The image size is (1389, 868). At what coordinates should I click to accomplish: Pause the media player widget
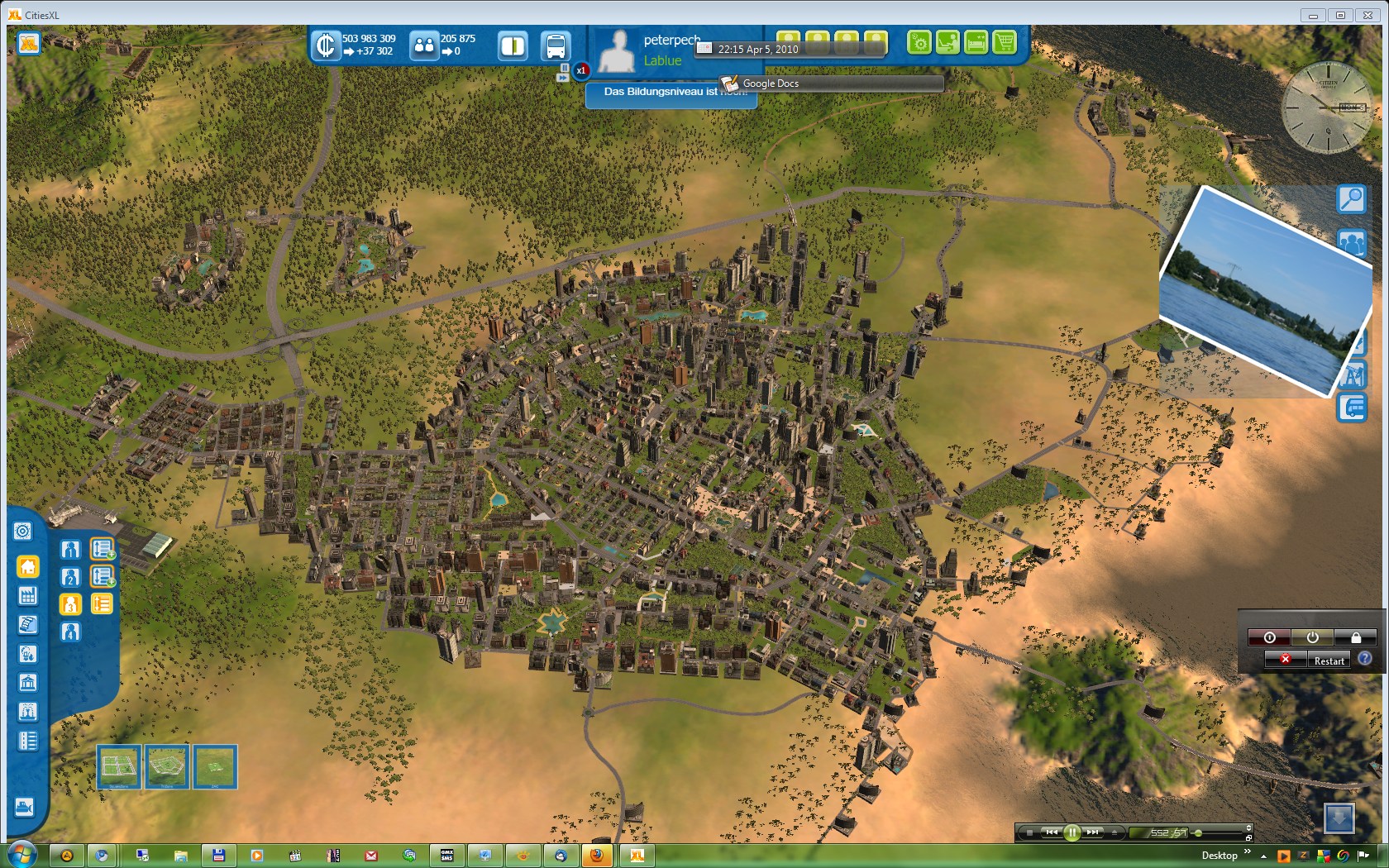[1072, 832]
